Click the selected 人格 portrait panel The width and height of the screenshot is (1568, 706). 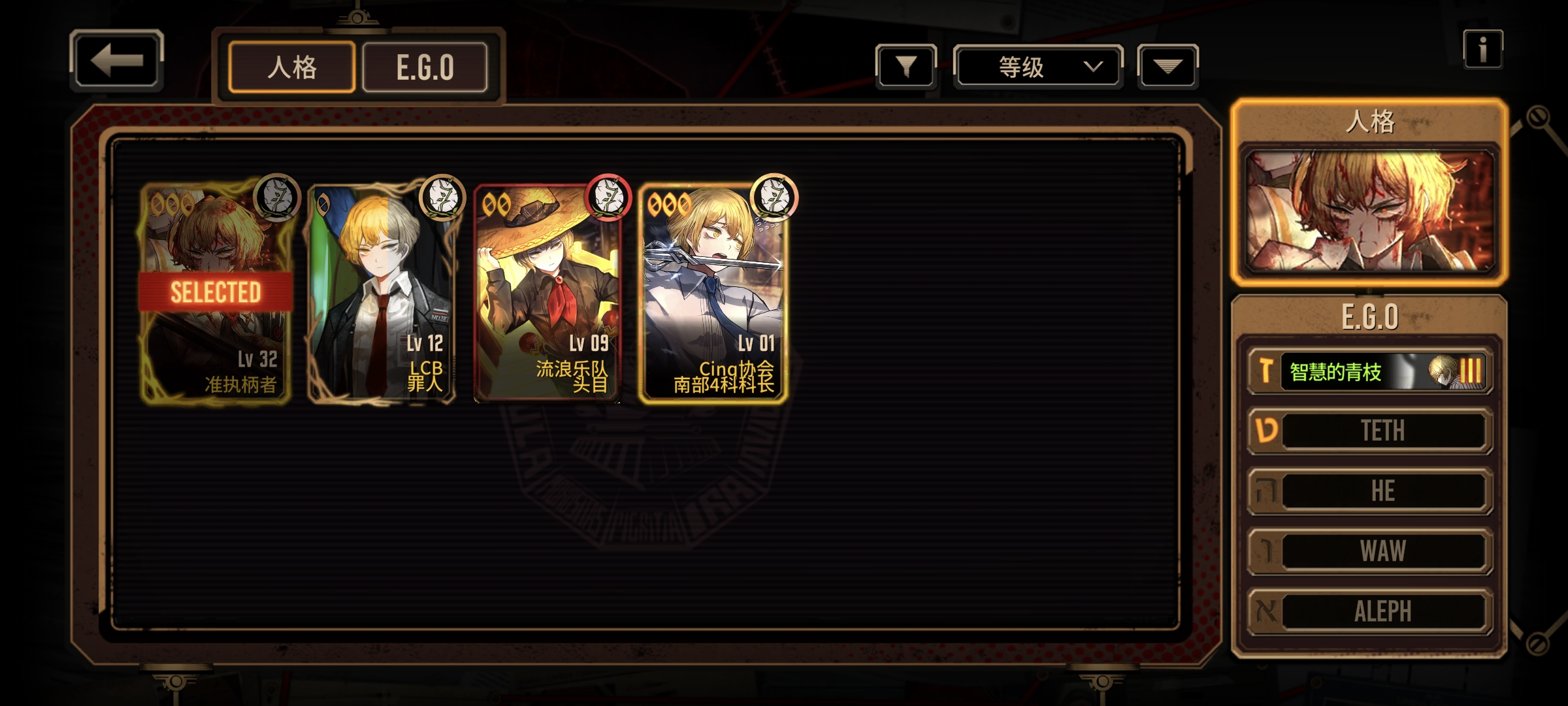tap(1369, 210)
